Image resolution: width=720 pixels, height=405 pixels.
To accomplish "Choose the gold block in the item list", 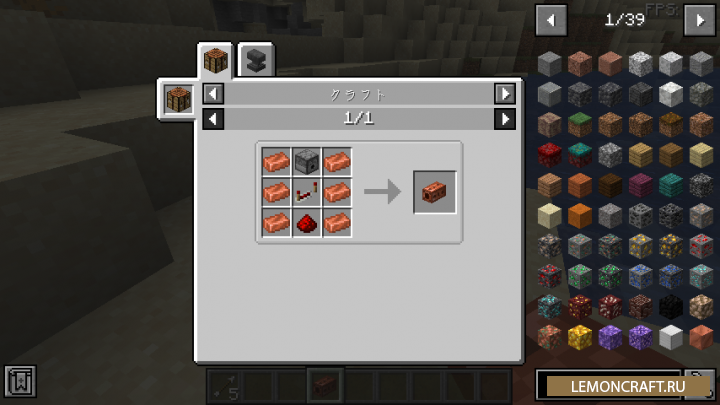I will [581, 336].
